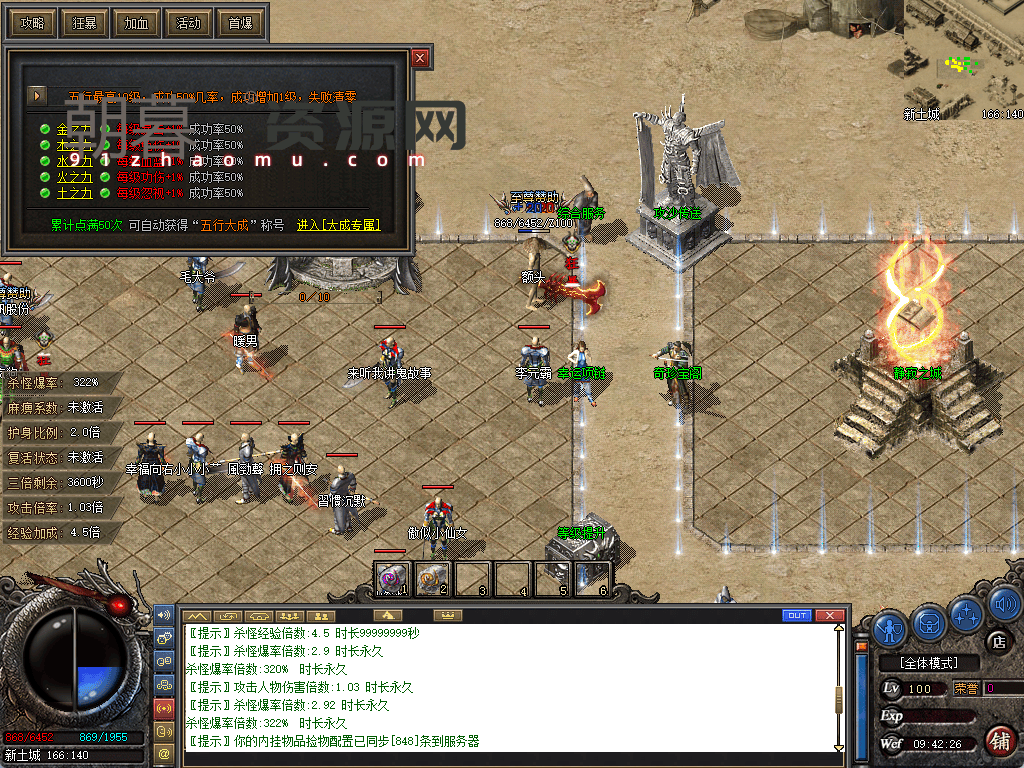This screenshot has height=768, width=1024.
Task: Close the chat window with red X
Action: (x=827, y=615)
